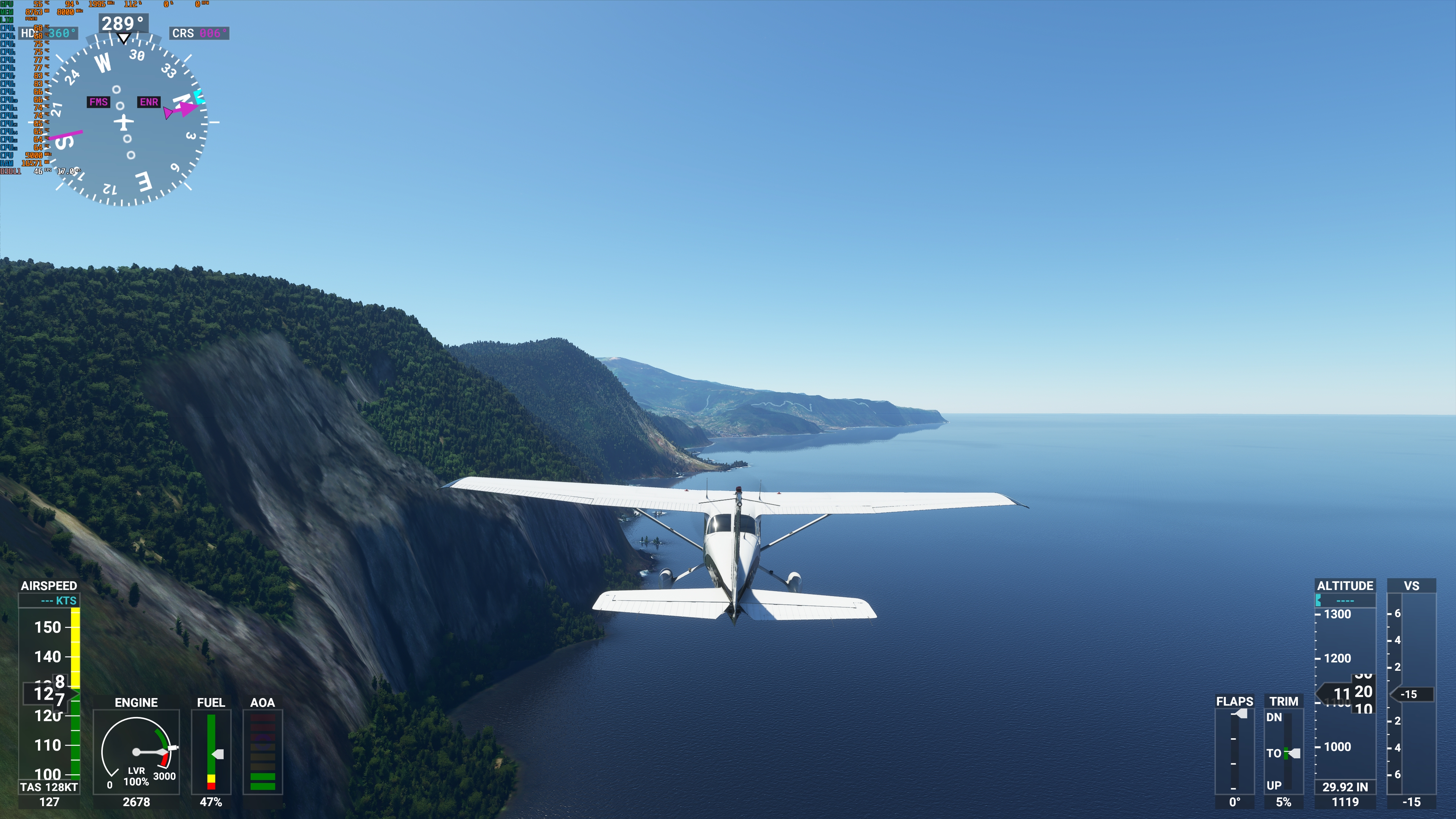
Task: Toggle the FMS navigation source annunciator
Action: click(99, 102)
